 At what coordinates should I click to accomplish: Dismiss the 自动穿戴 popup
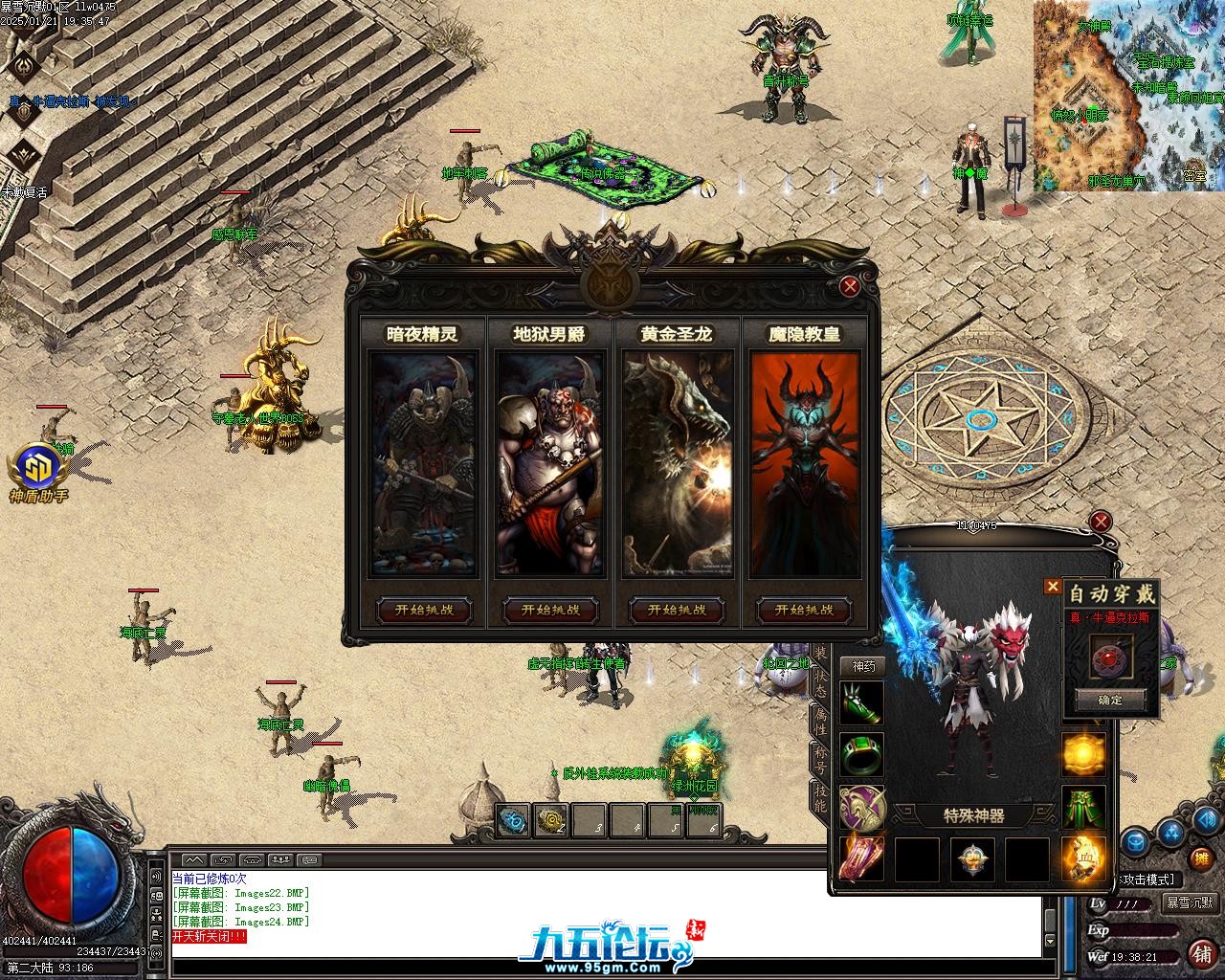tap(1053, 587)
